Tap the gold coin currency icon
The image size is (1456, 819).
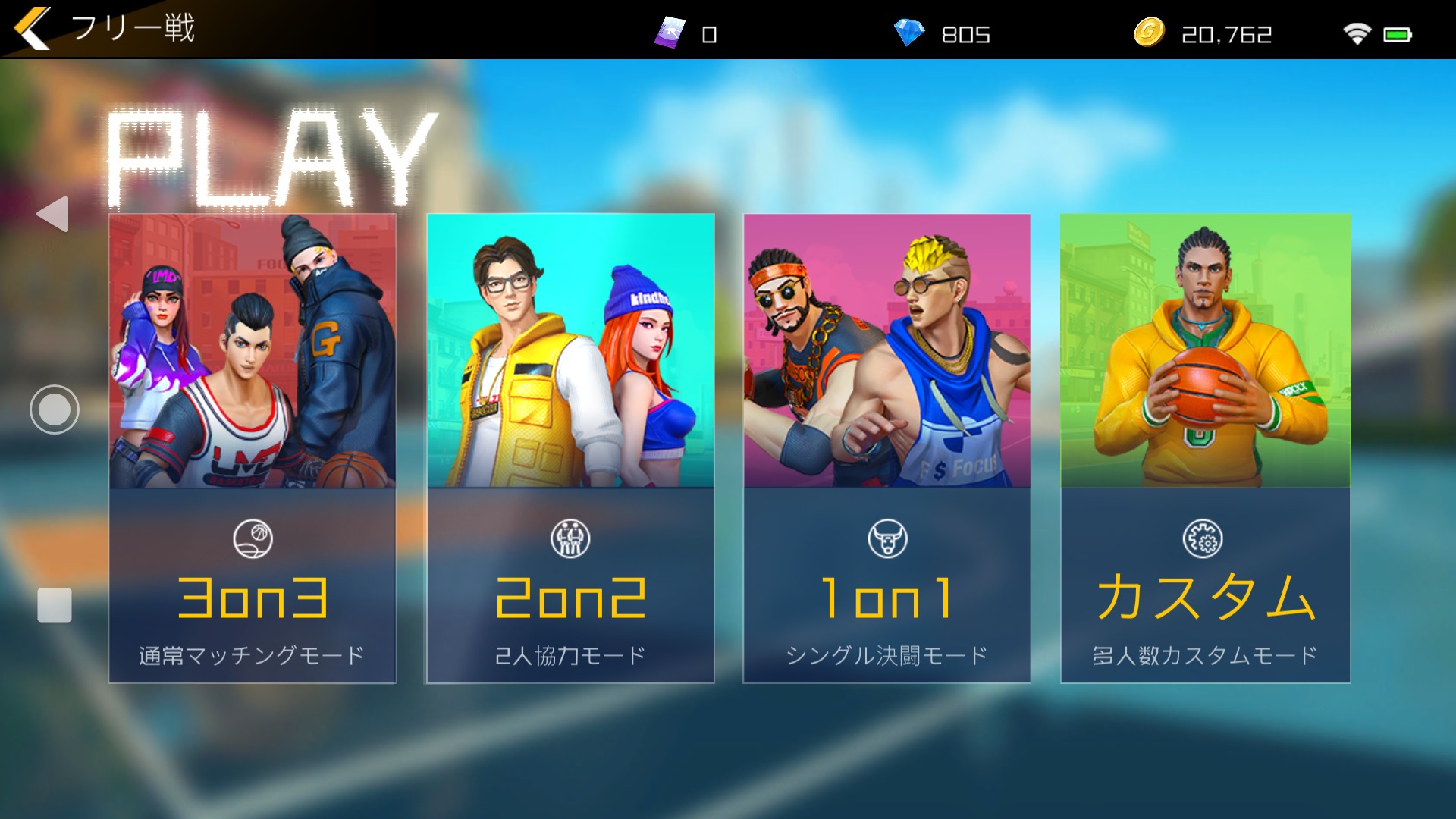tap(1149, 33)
